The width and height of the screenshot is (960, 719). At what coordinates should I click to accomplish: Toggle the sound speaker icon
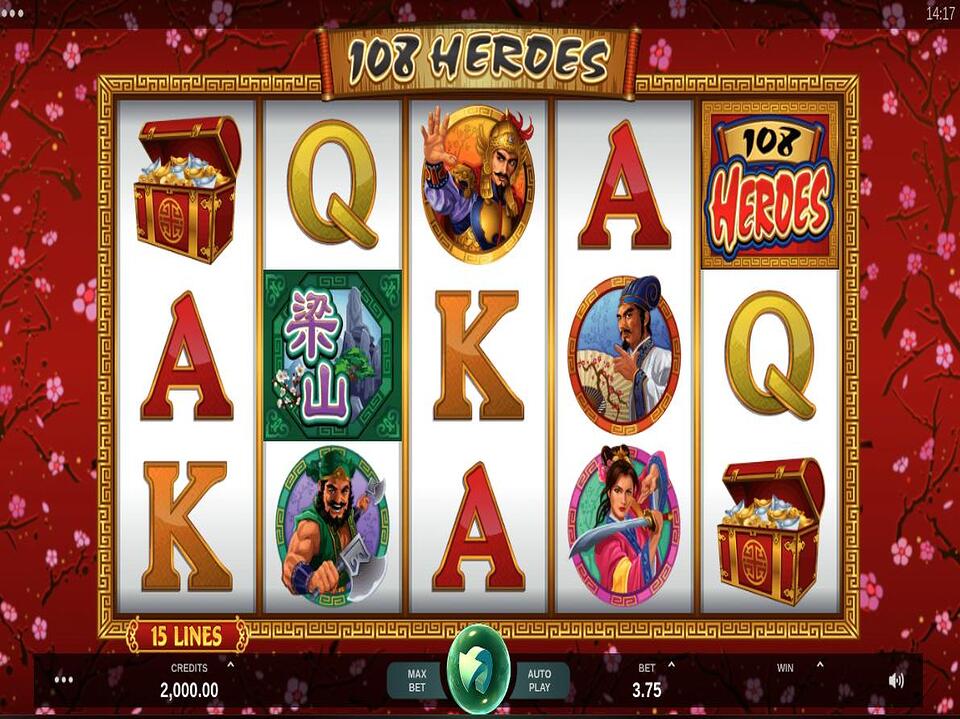click(x=895, y=680)
